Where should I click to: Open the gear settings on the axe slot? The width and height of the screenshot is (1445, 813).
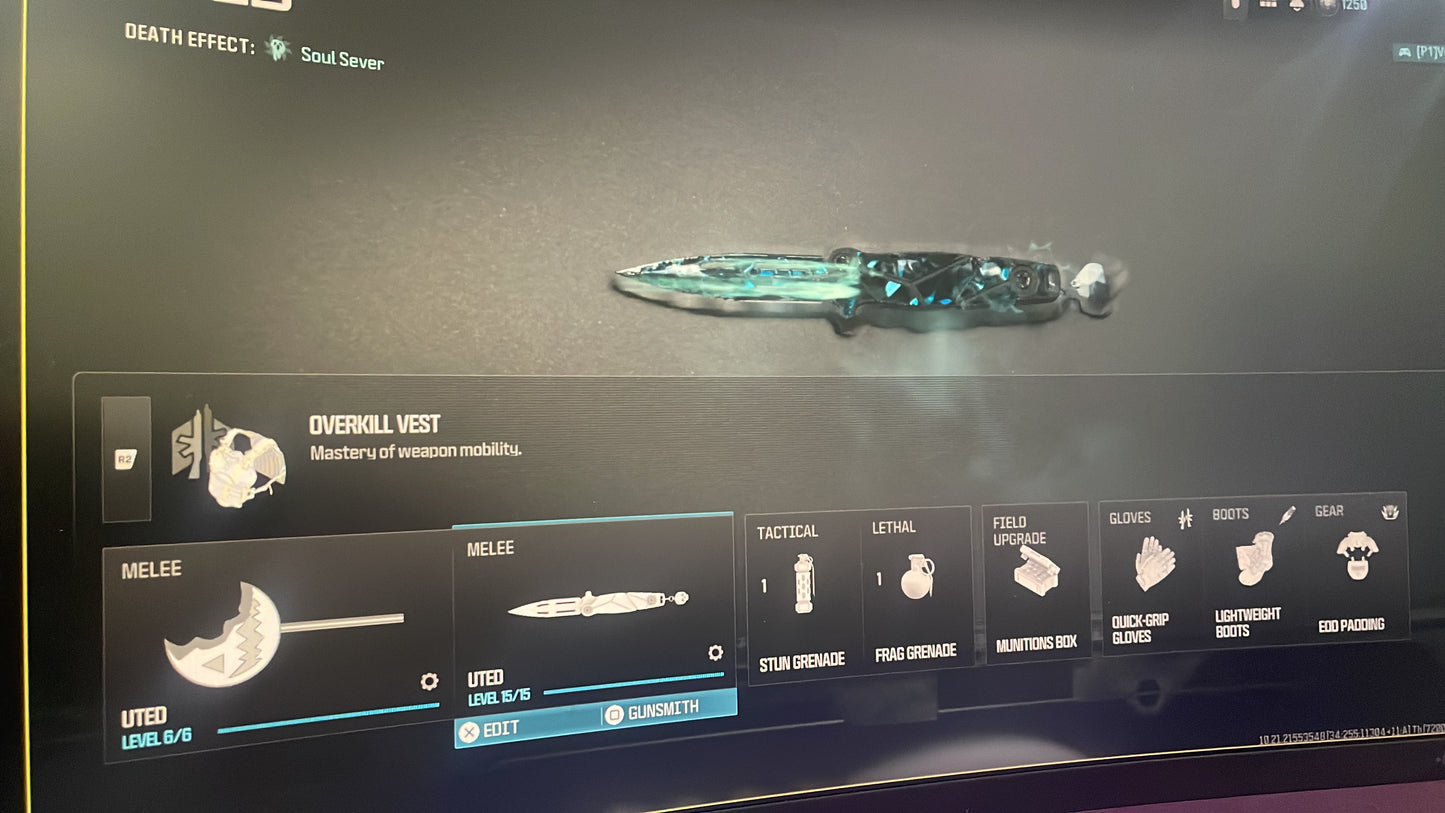pyautogui.click(x=429, y=682)
